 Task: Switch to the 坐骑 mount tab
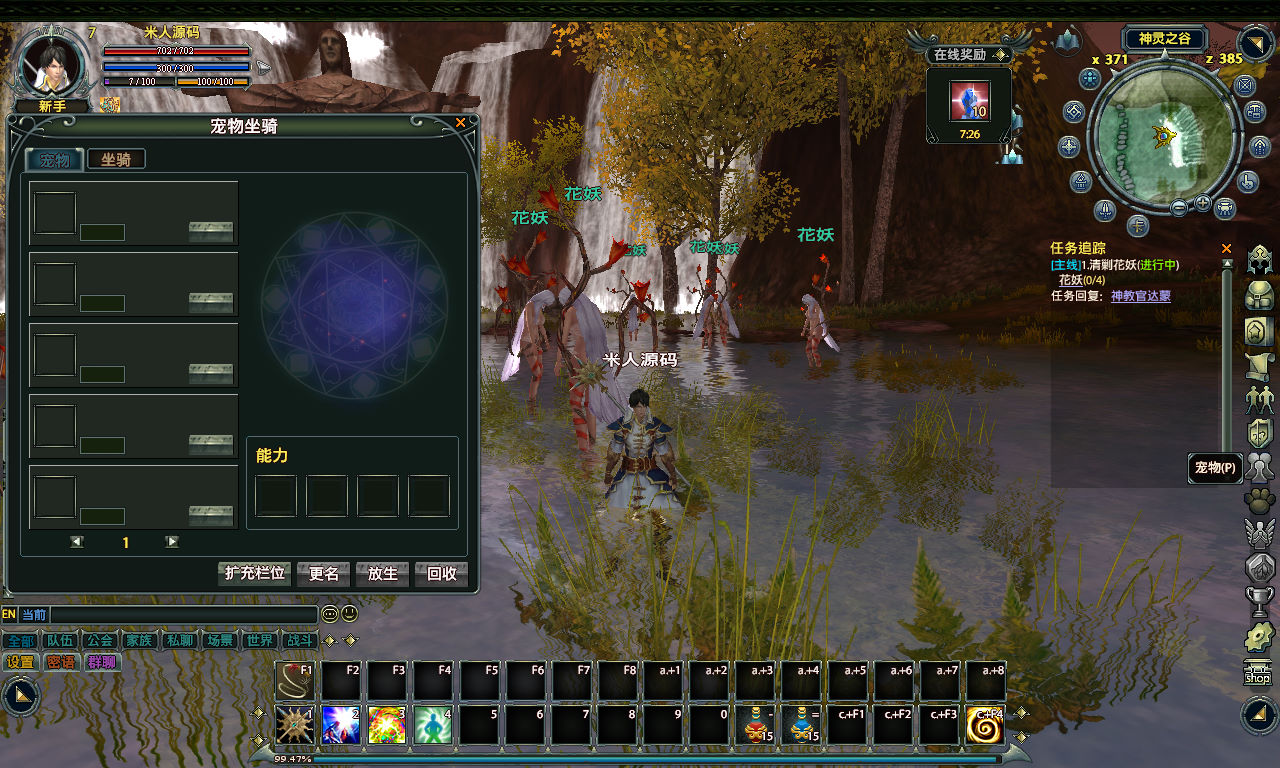tap(116, 159)
